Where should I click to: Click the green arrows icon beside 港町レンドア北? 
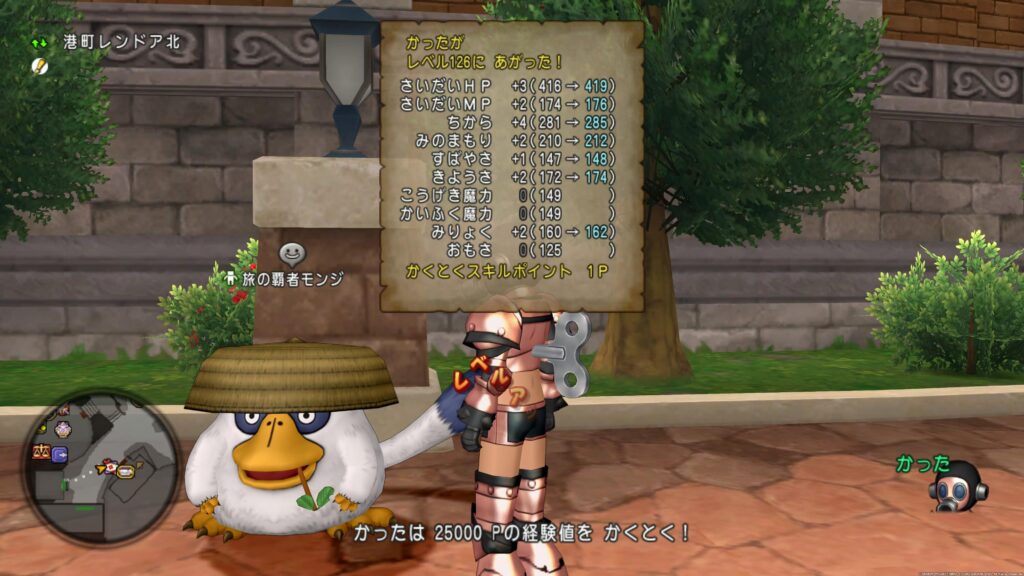coord(39,43)
